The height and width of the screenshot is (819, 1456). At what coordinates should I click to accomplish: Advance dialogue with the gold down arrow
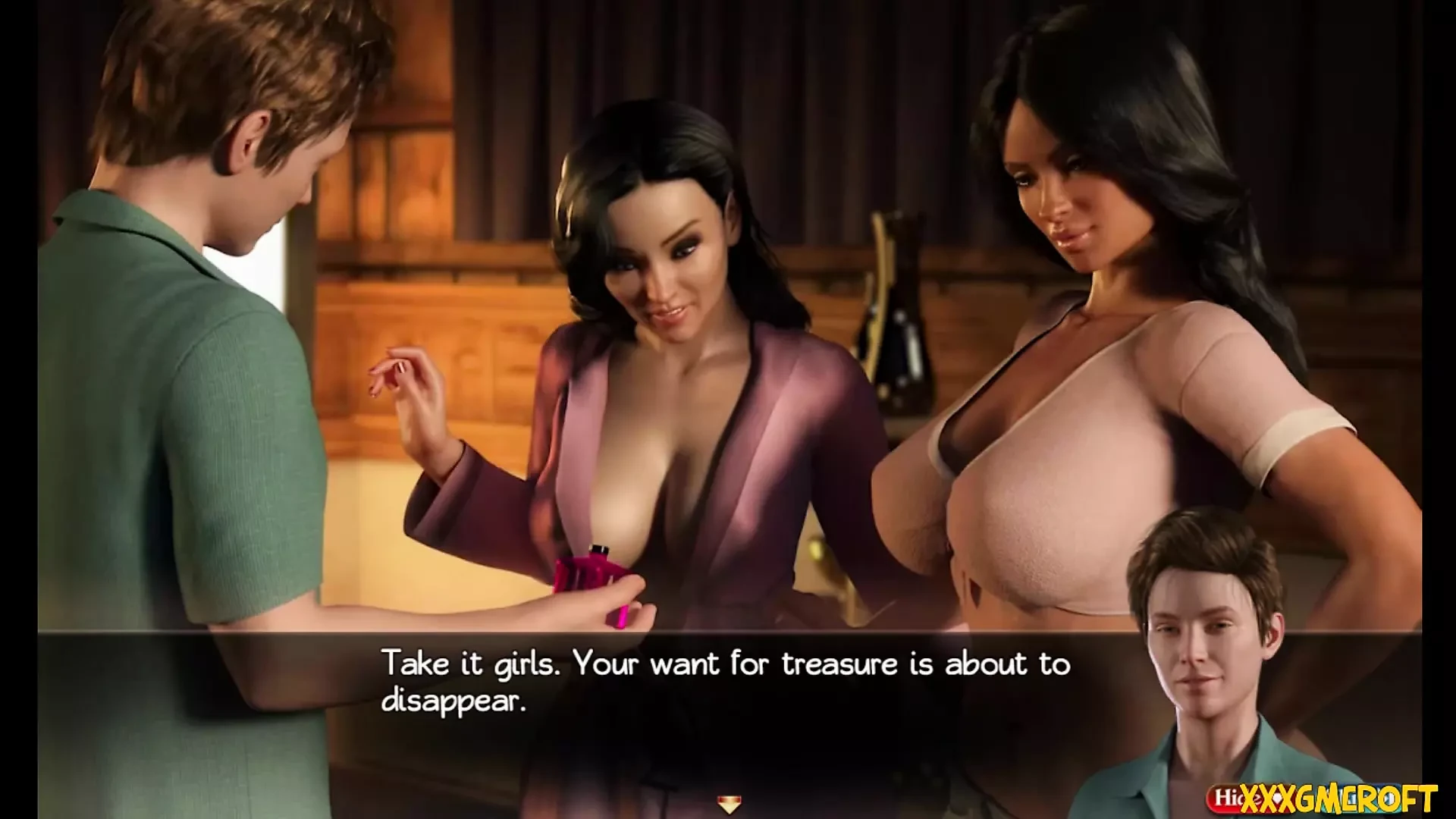[x=729, y=805]
